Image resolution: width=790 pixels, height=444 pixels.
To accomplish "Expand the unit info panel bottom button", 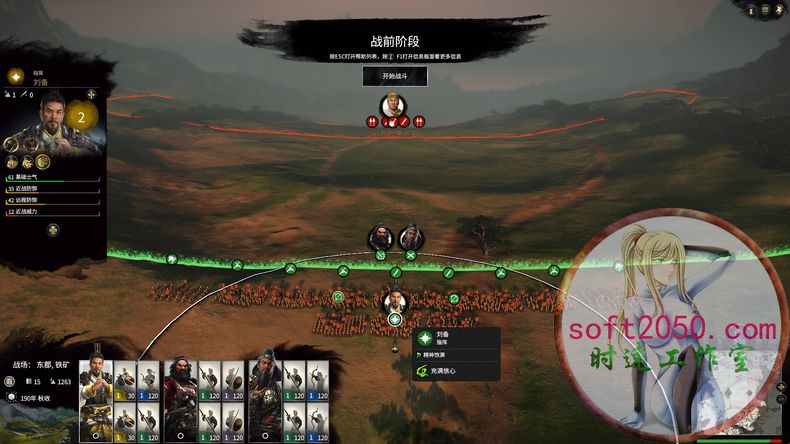I will [53, 230].
